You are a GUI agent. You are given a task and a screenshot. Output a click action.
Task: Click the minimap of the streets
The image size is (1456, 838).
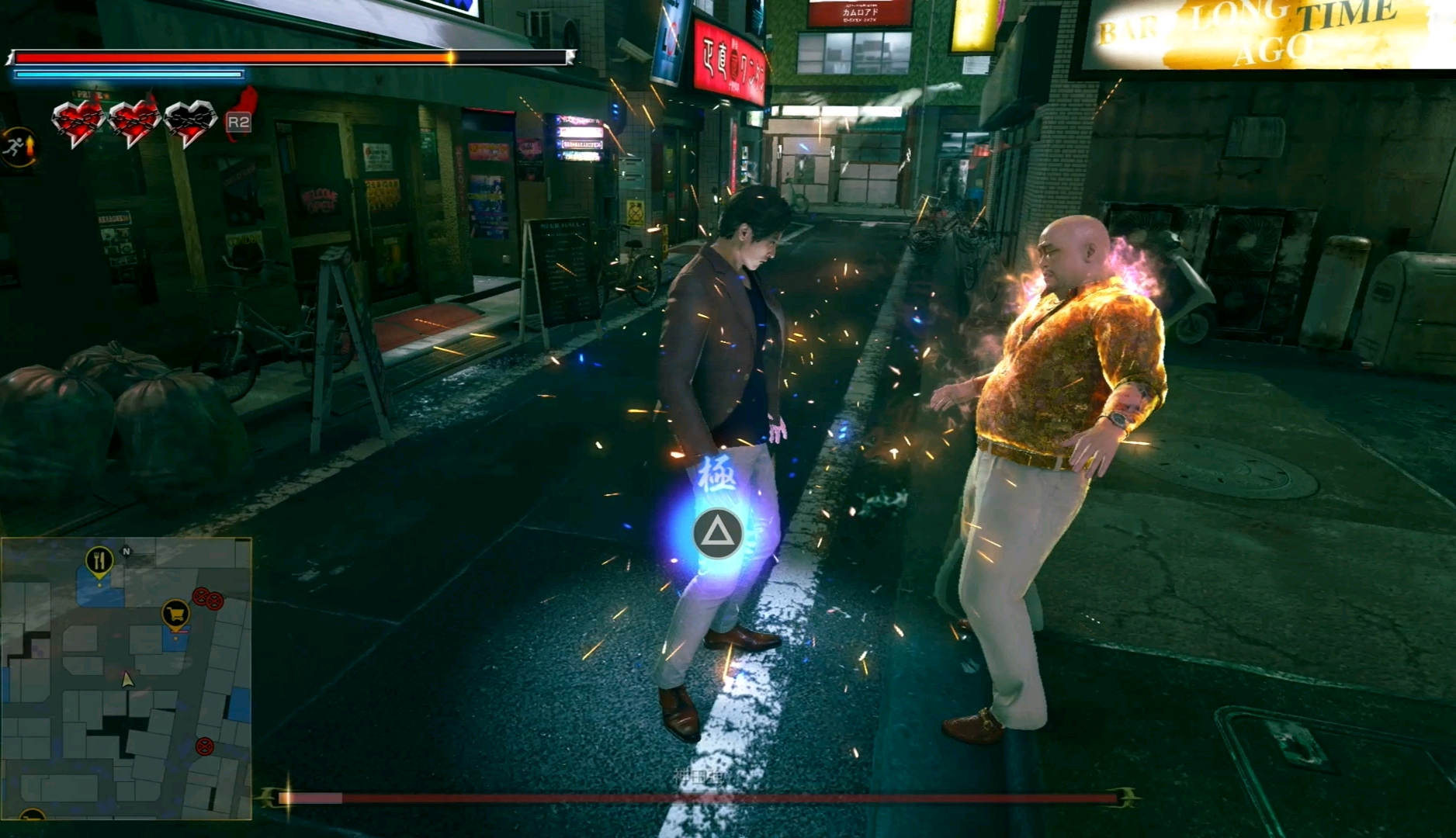tap(126, 679)
